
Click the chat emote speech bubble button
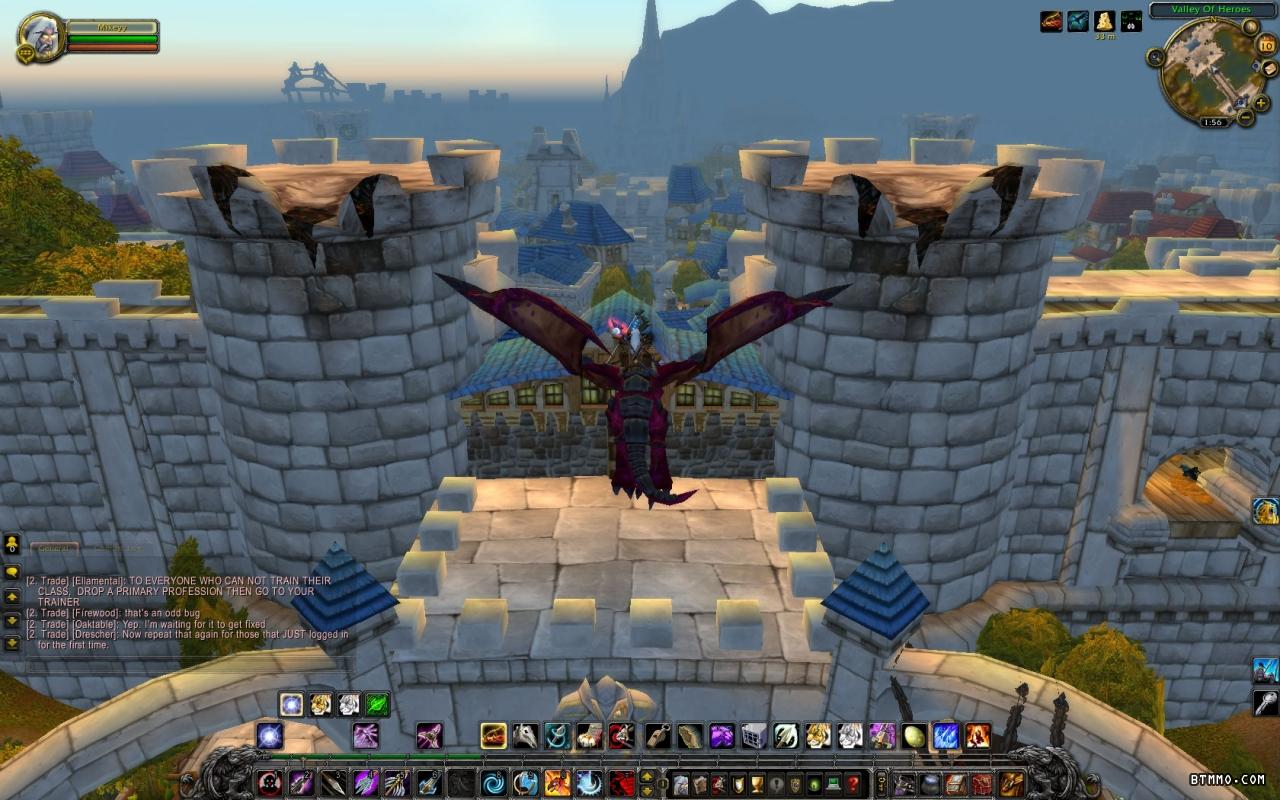pyautogui.click(x=12, y=572)
